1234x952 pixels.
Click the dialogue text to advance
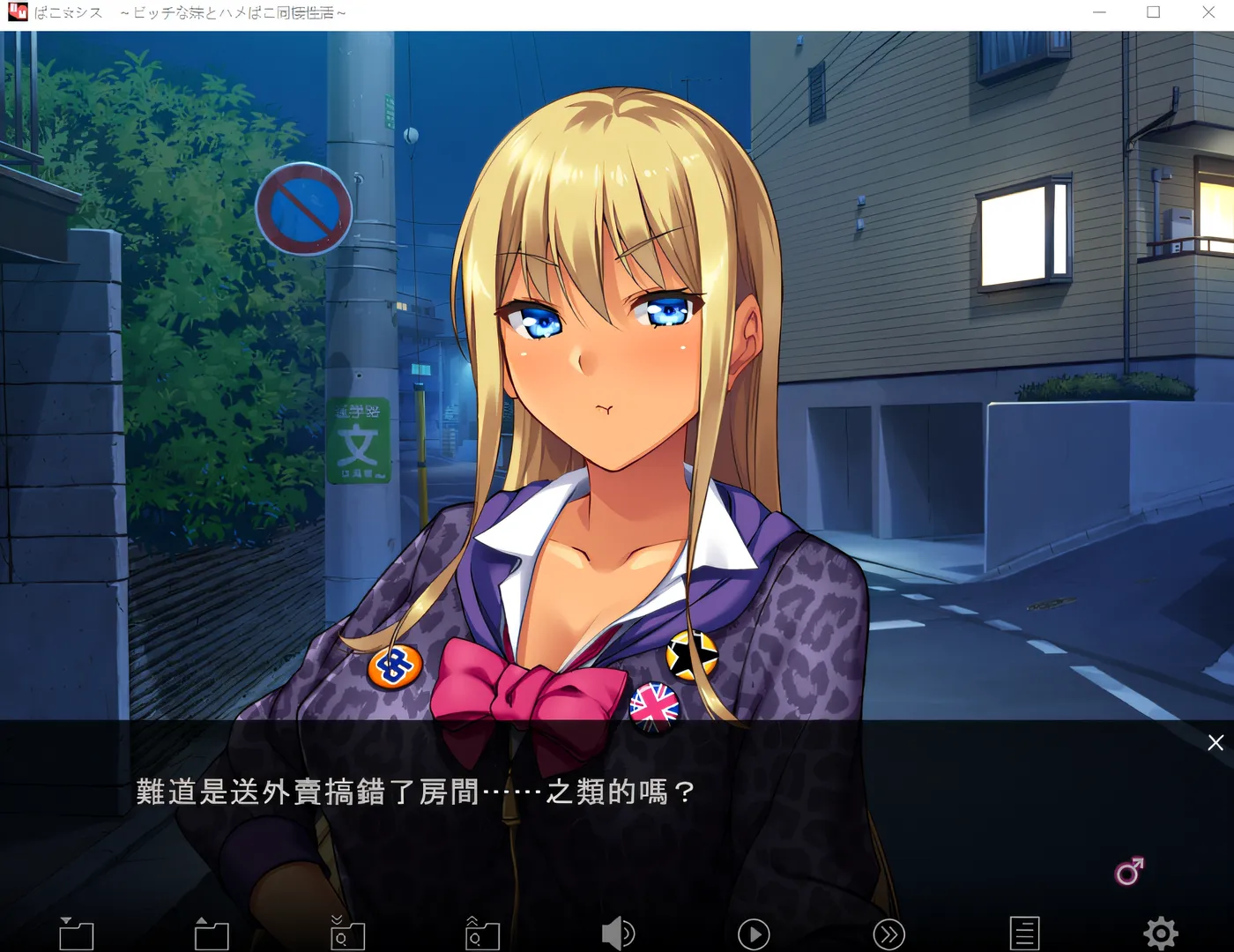coord(414,792)
